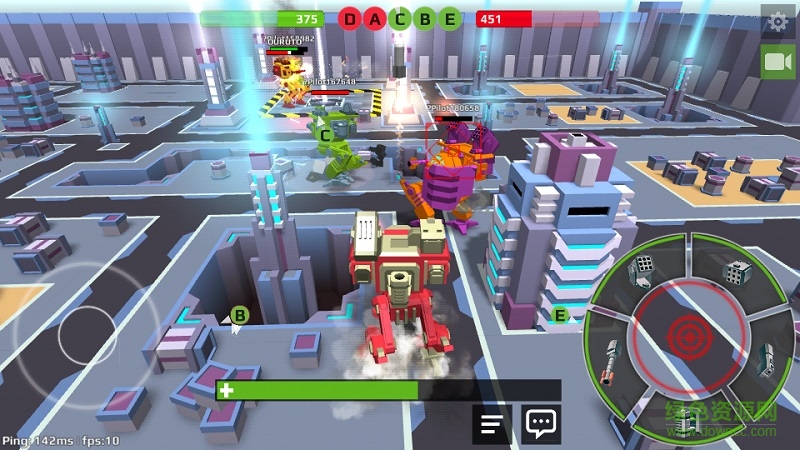
Task: Open the settings gear menu
Action: pos(778,21)
